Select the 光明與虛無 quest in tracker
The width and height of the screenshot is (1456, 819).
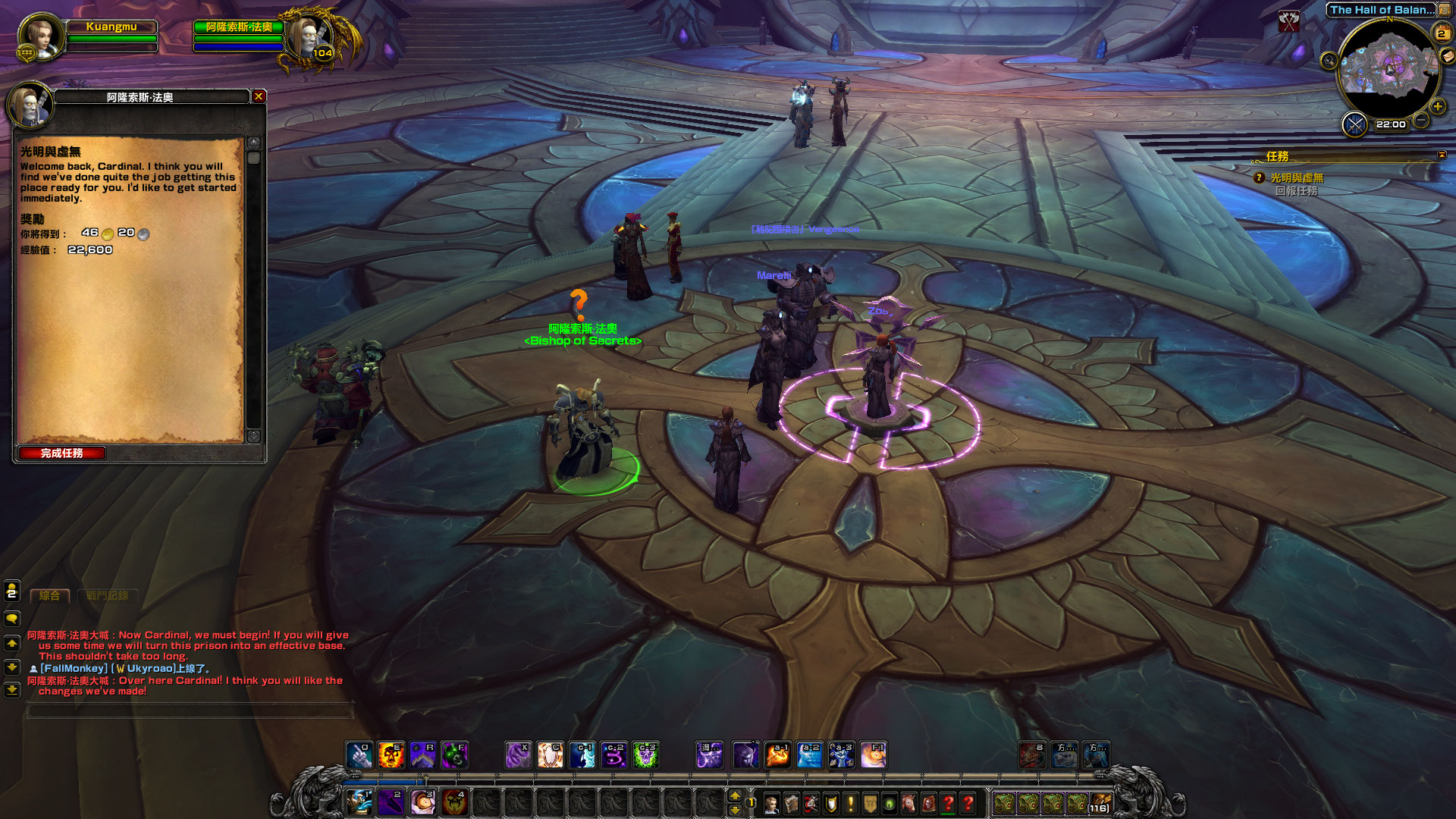(1297, 177)
